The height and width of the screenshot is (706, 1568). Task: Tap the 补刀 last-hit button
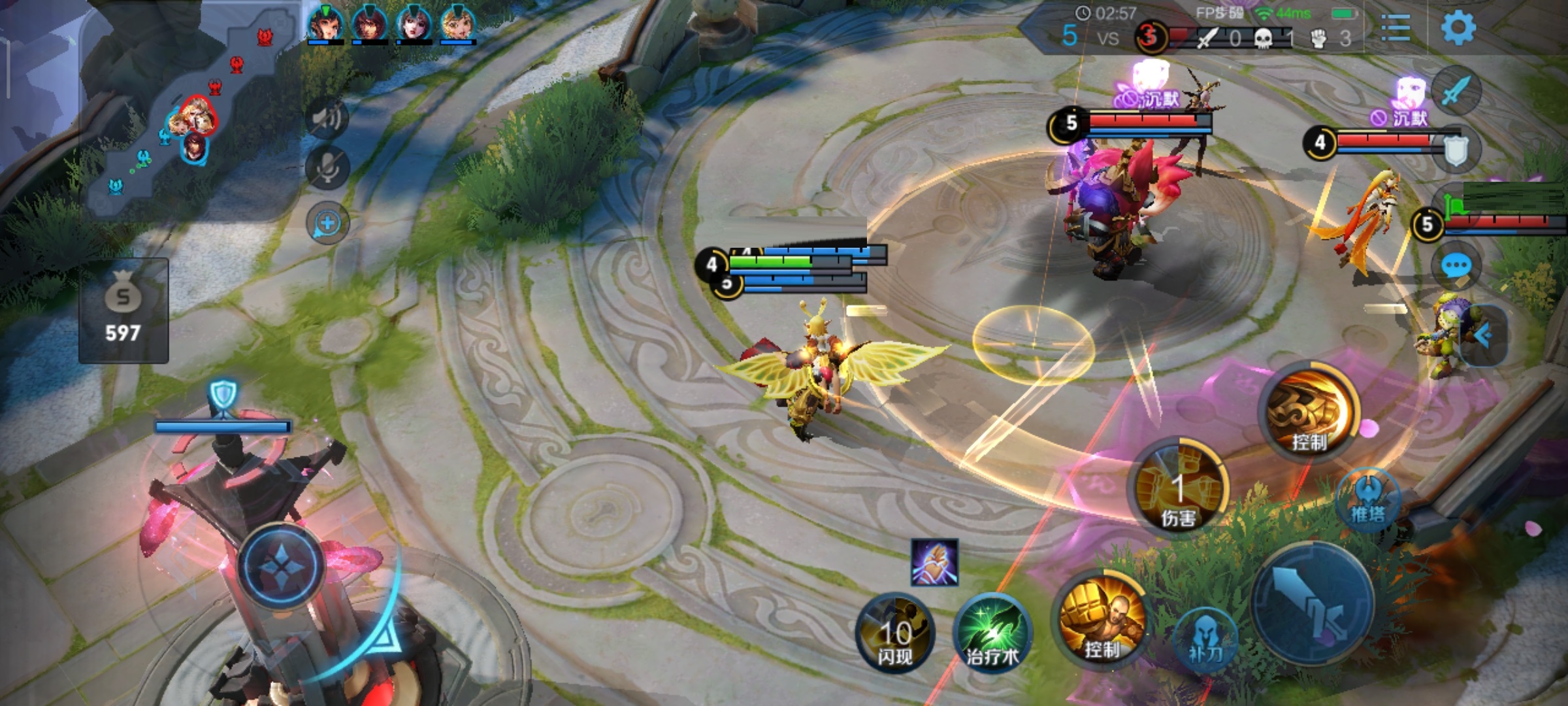(1205, 639)
